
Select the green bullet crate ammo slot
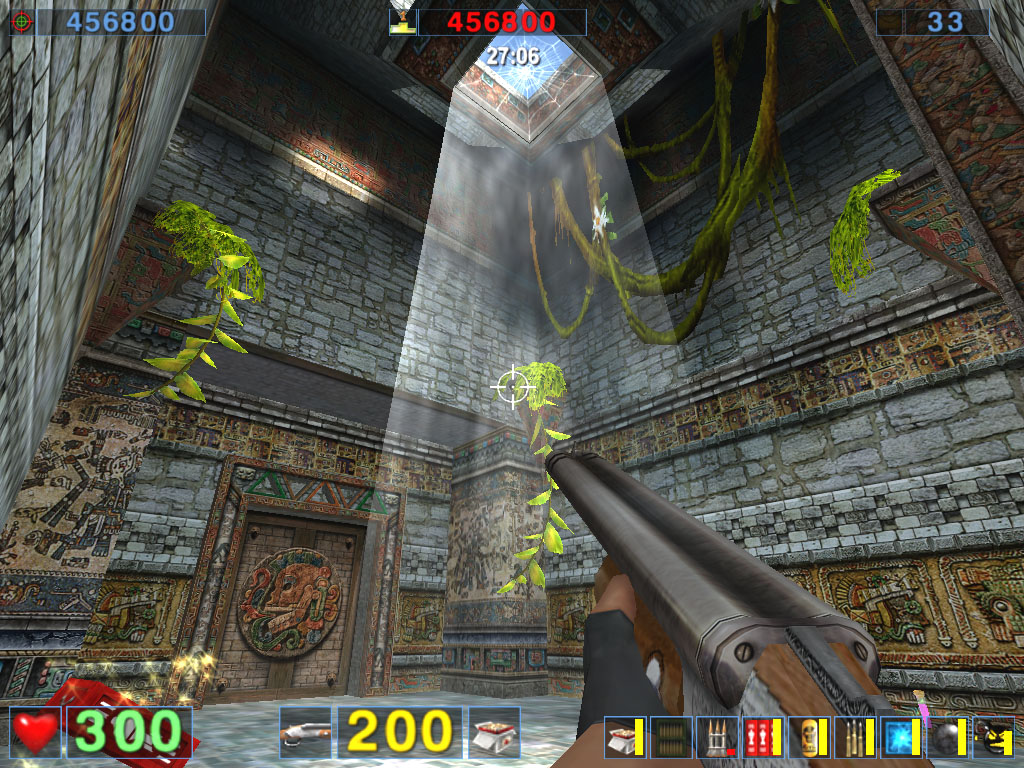(x=672, y=737)
